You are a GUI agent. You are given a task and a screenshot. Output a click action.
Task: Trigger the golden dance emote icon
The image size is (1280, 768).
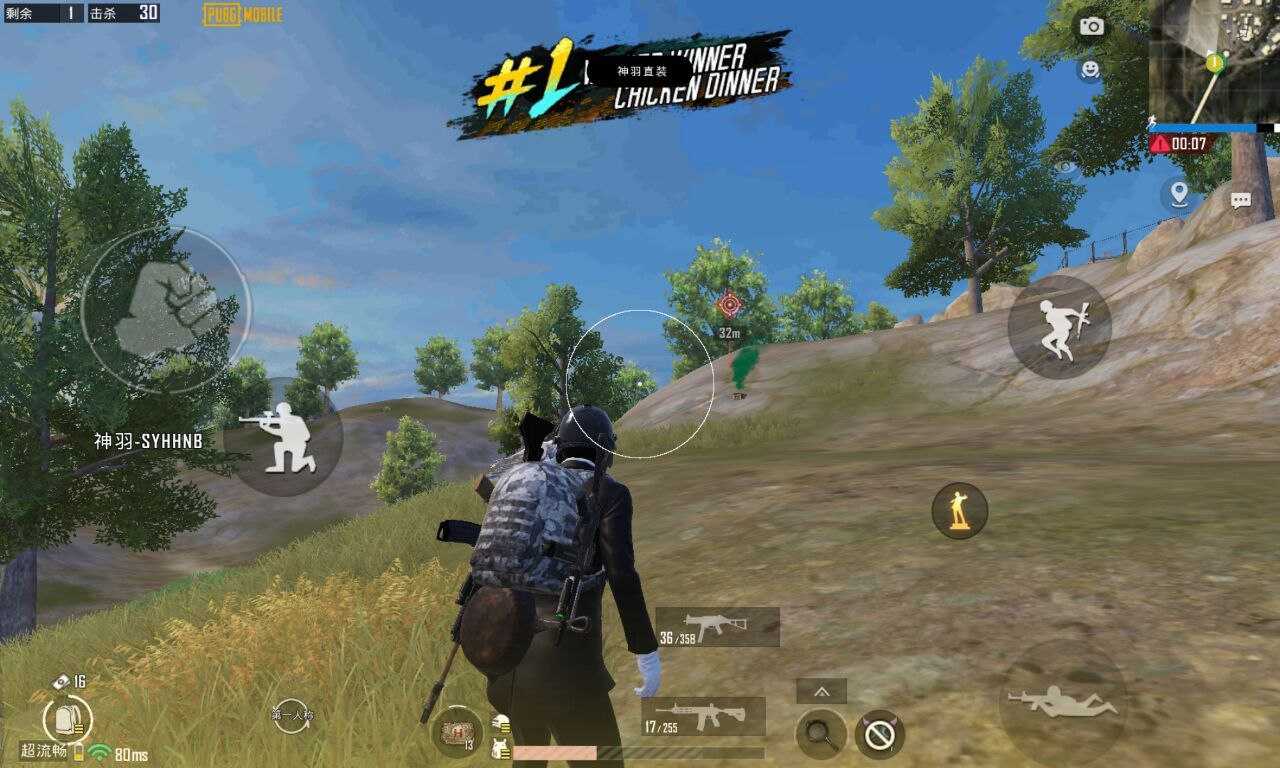pos(960,510)
